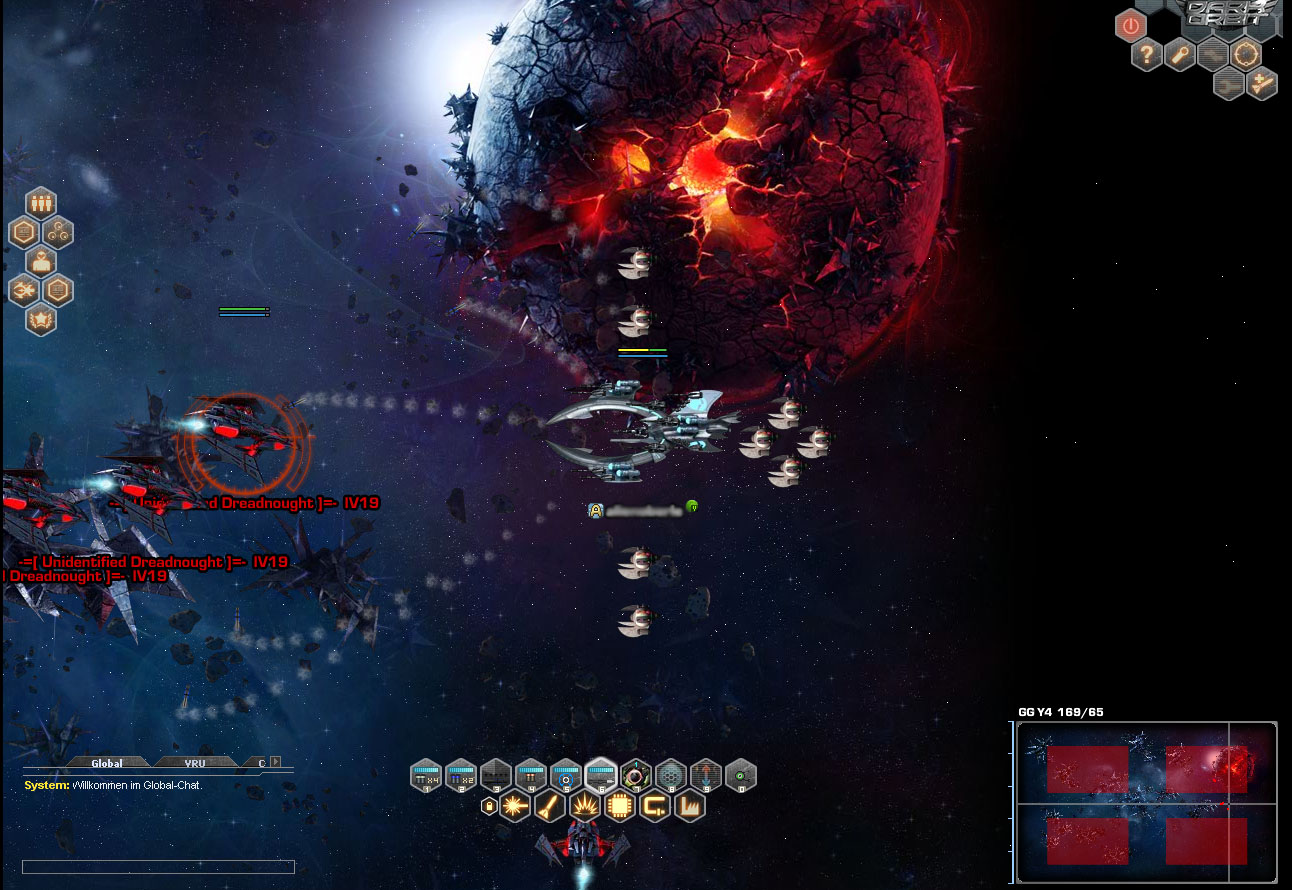The width and height of the screenshot is (1292, 890).
Task: Switch to the YRU chat tab
Action: coord(194,763)
